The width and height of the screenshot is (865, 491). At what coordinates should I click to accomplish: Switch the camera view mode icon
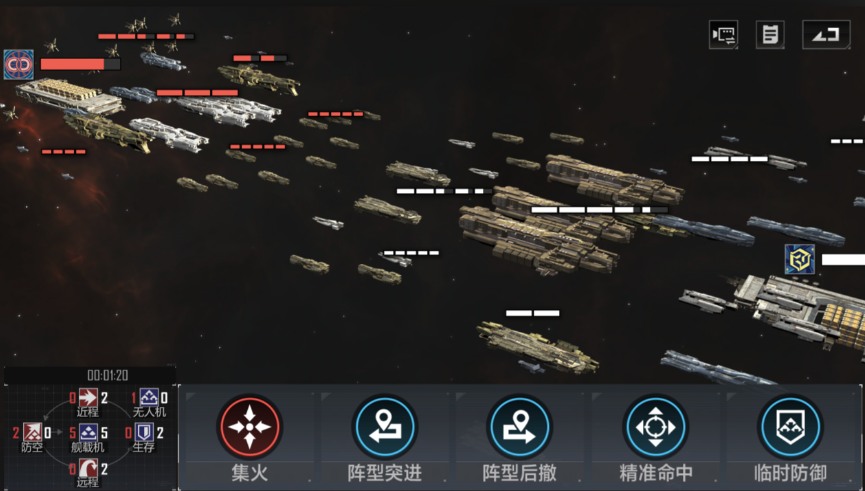(x=723, y=35)
